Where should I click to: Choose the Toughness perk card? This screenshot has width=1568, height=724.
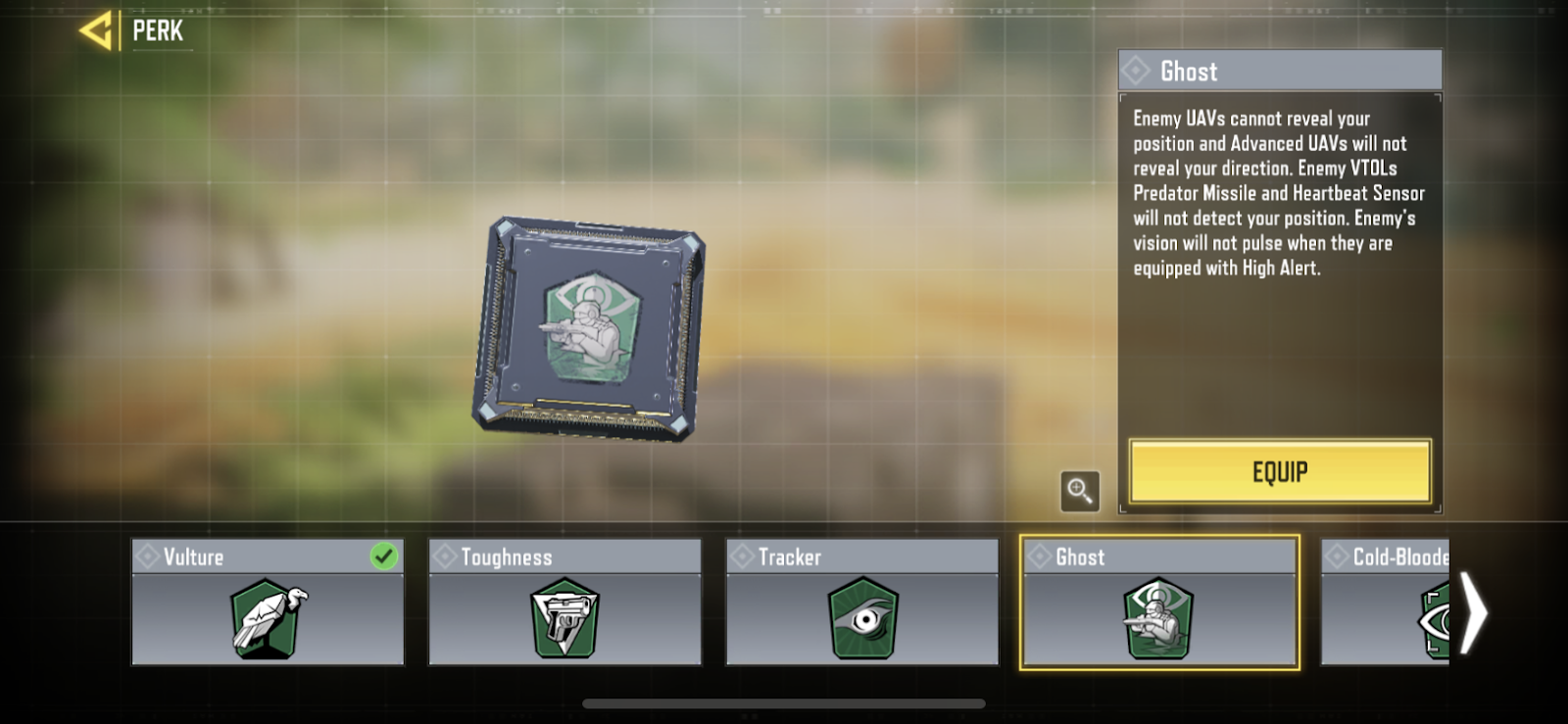[x=564, y=603]
